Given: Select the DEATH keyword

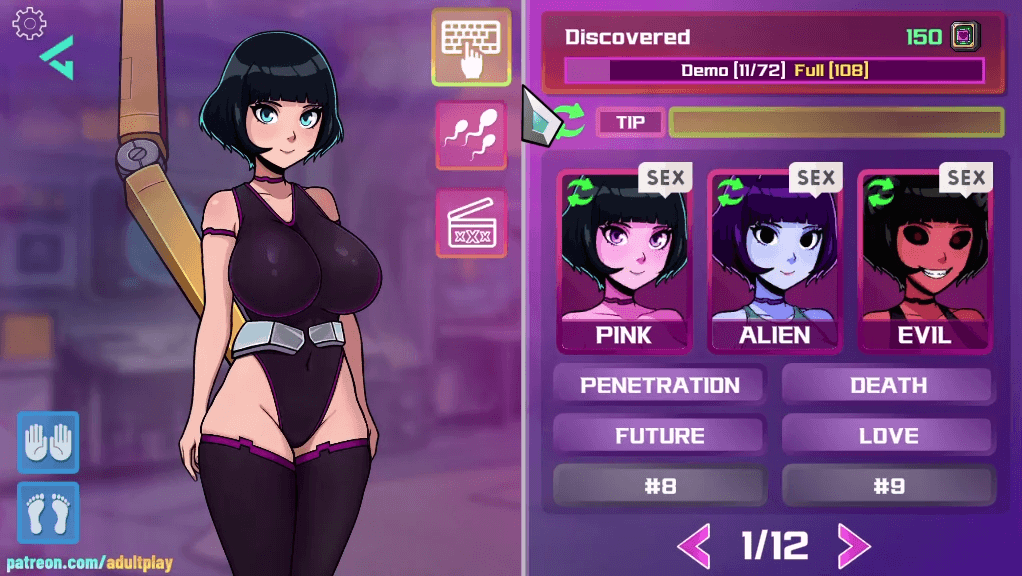Looking at the screenshot, I should click(x=887, y=385).
